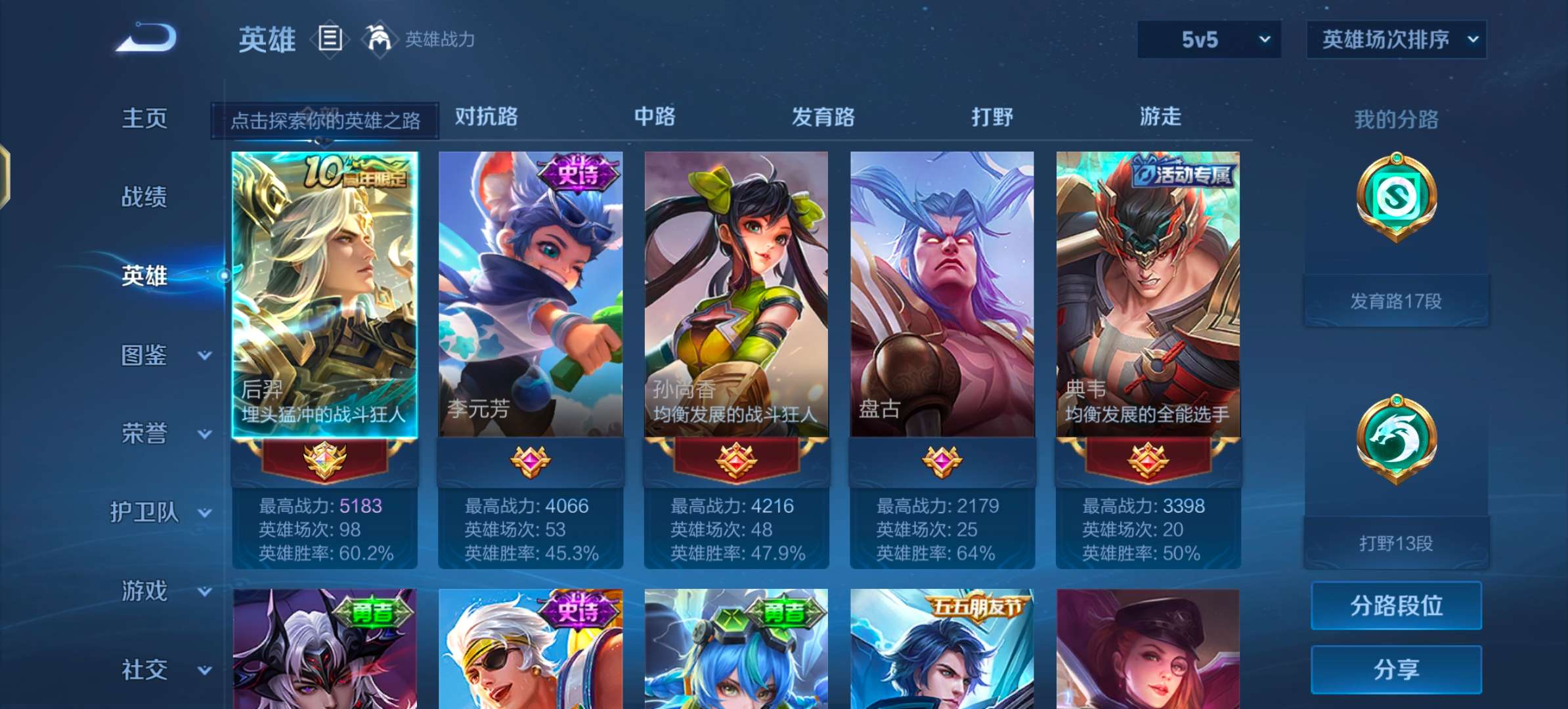
Task: Open Hou Yi's gold rank emblem
Action: point(326,459)
